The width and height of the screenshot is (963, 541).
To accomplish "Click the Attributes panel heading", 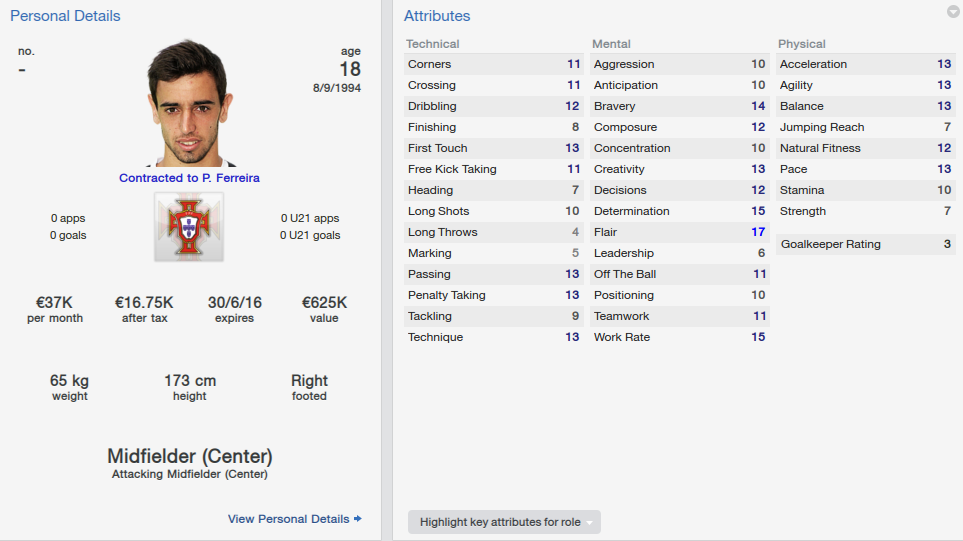I will [437, 16].
